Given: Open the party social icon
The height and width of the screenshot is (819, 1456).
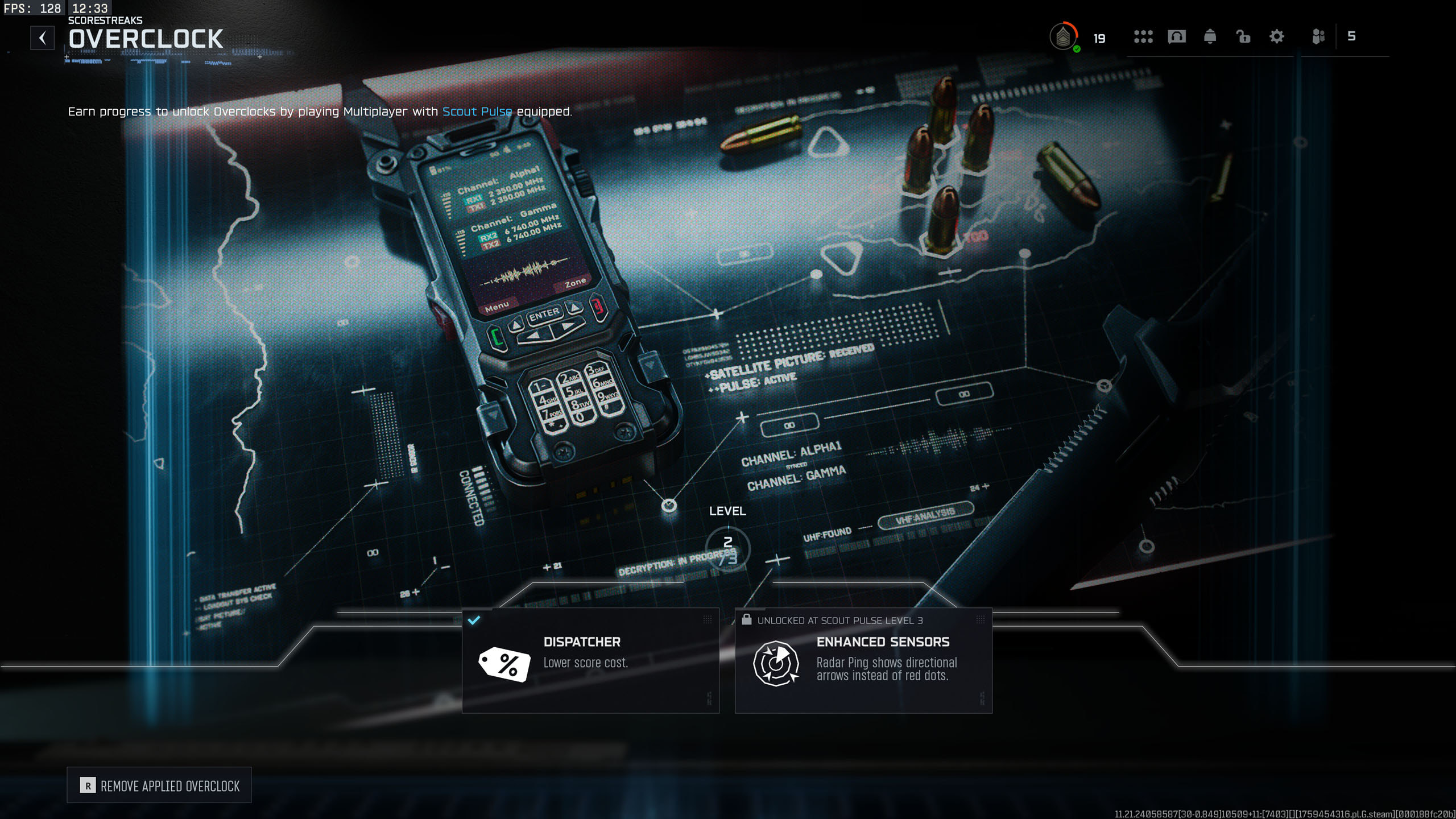Looking at the screenshot, I should point(1318,37).
